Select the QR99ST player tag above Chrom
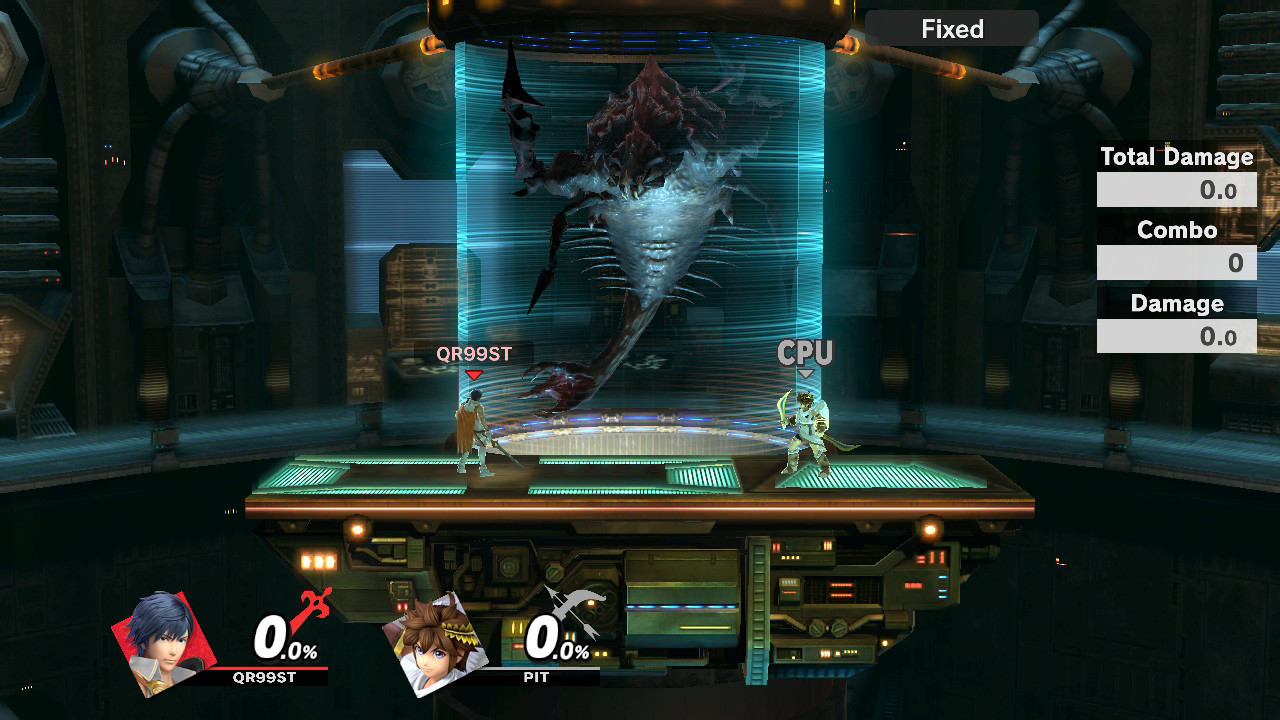The height and width of the screenshot is (720, 1280). tap(474, 354)
